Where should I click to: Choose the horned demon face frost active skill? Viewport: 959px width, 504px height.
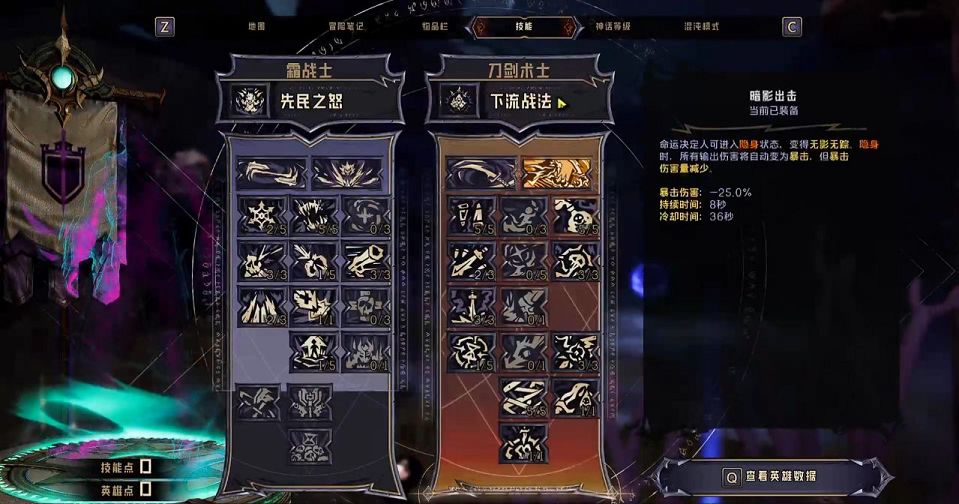[x=347, y=173]
